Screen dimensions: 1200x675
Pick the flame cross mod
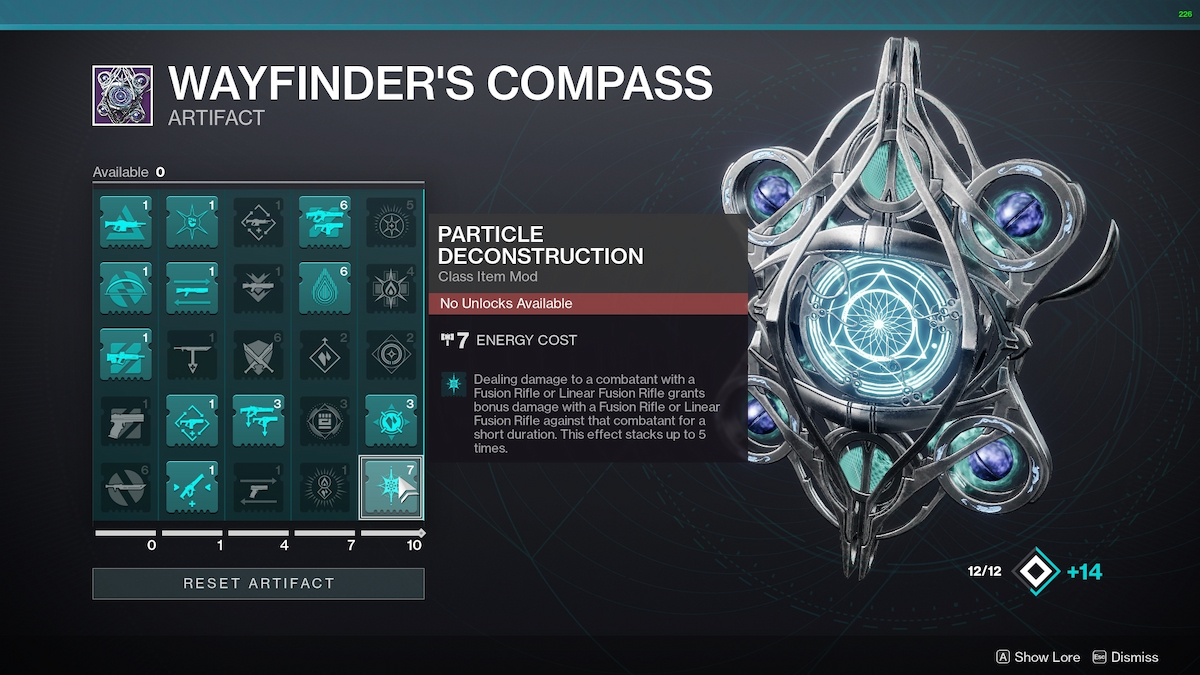(x=391, y=287)
